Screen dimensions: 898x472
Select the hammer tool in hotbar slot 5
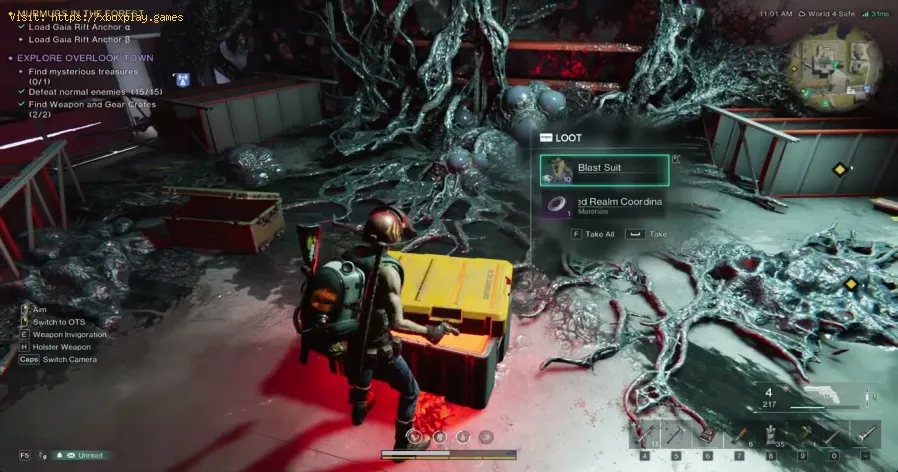point(675,433)
